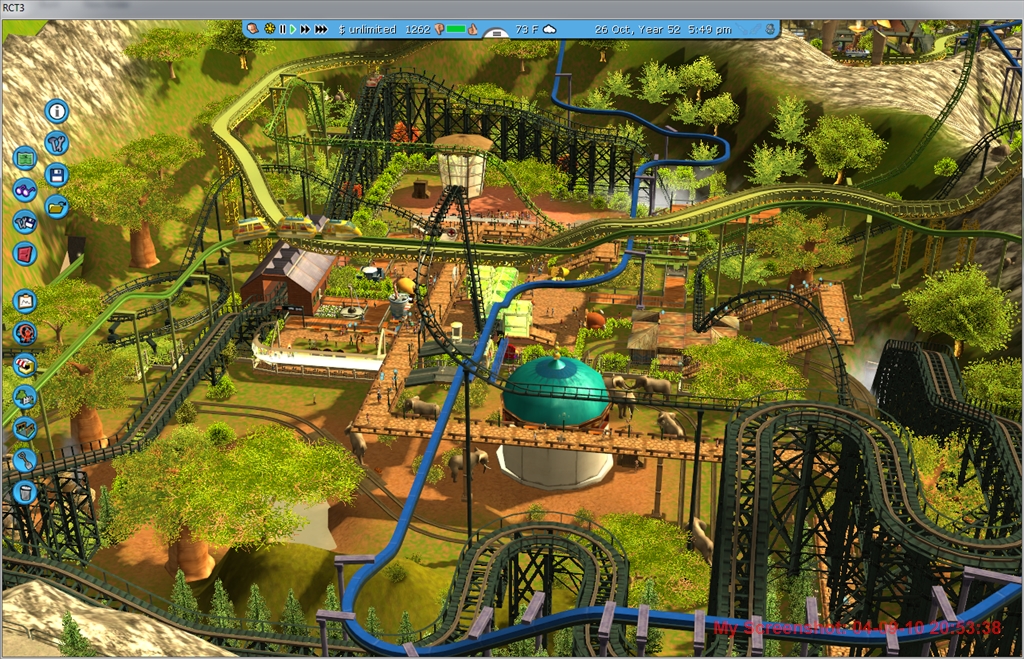The image size is (1024, 659).
Task: Open the clipboard park management icon
Action: click(x=25, y=301)
